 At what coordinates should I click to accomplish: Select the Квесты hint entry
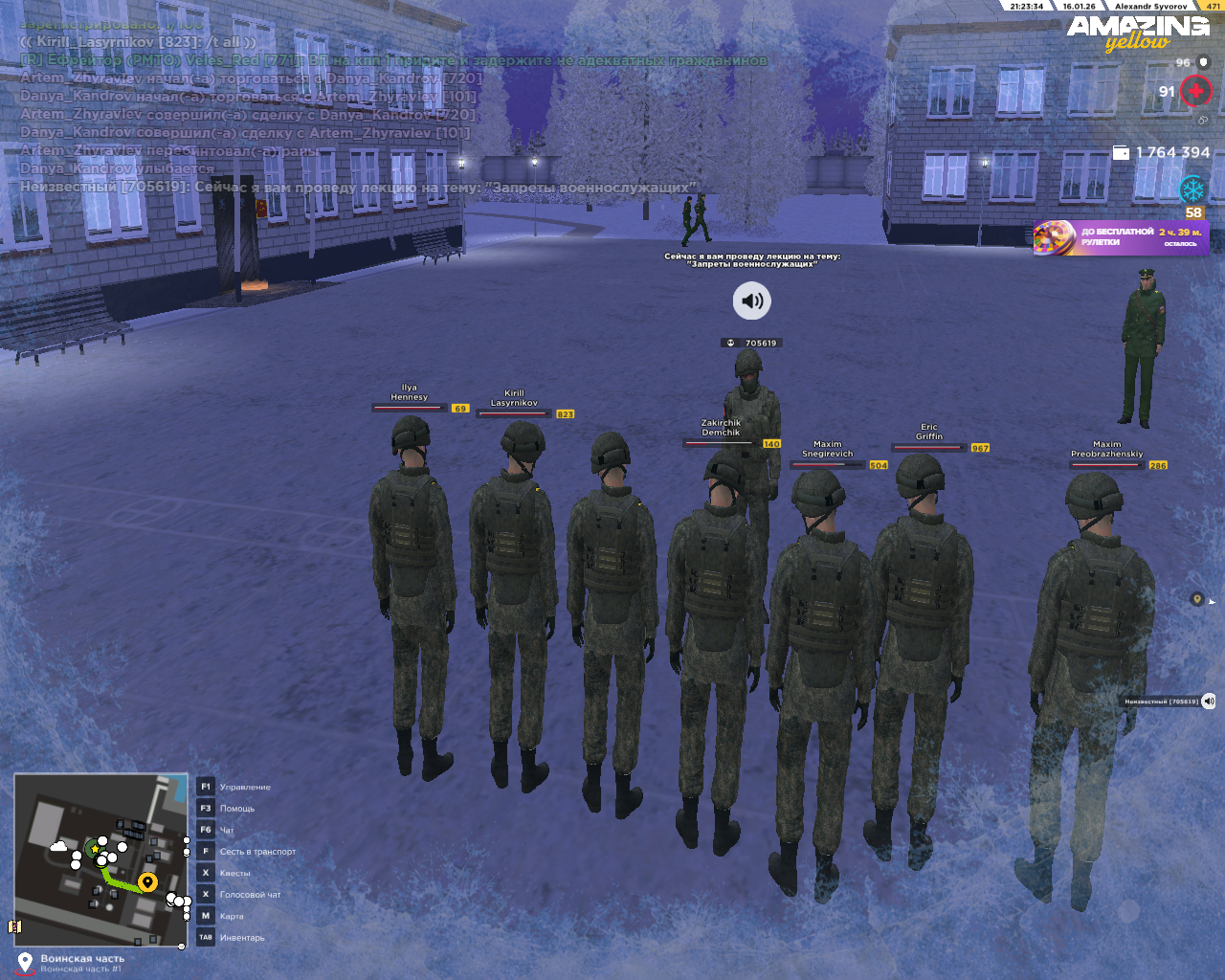234,873
